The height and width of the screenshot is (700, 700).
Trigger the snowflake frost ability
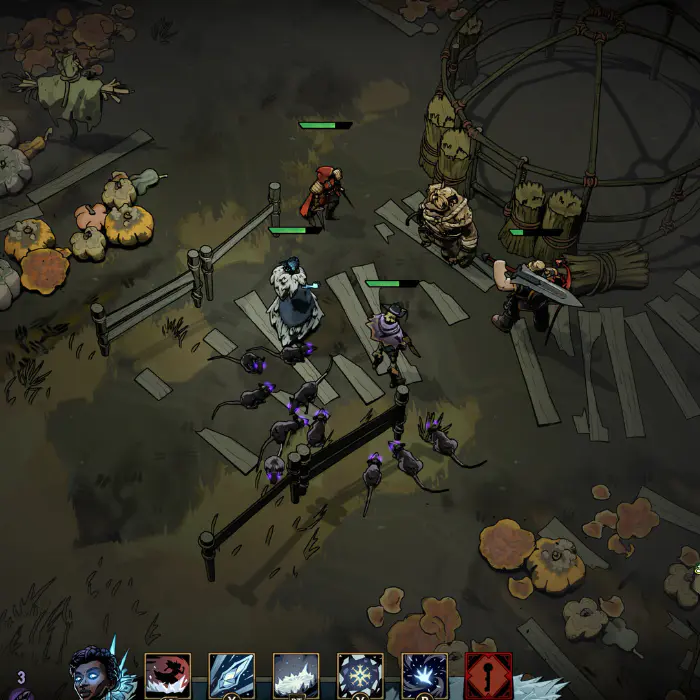tap(360, 677)
